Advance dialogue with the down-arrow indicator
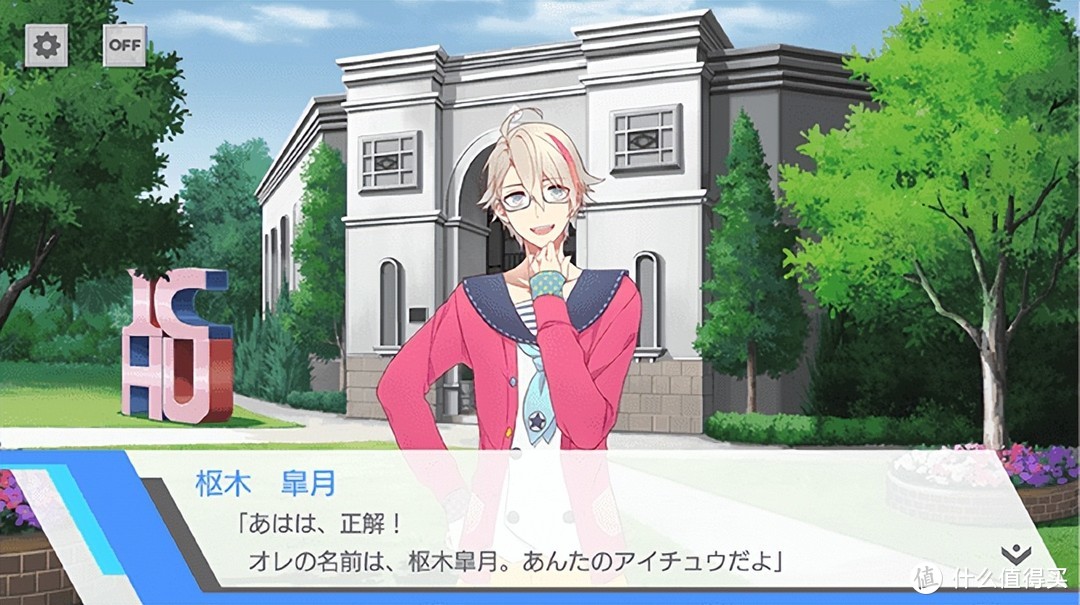1080x605 pixels. coord(1013,554)
